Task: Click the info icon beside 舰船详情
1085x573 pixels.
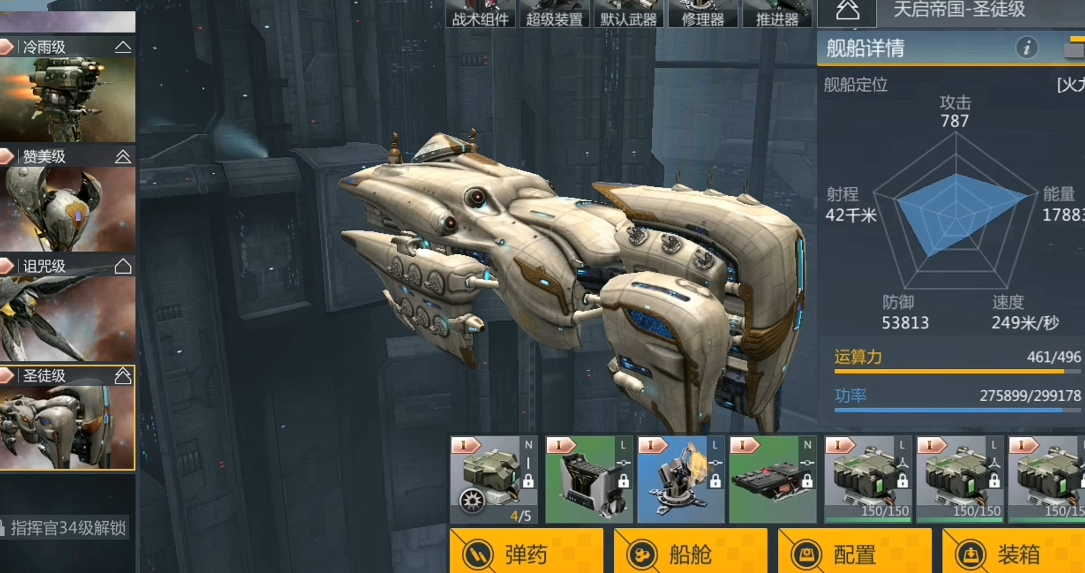Action: 1026,47
